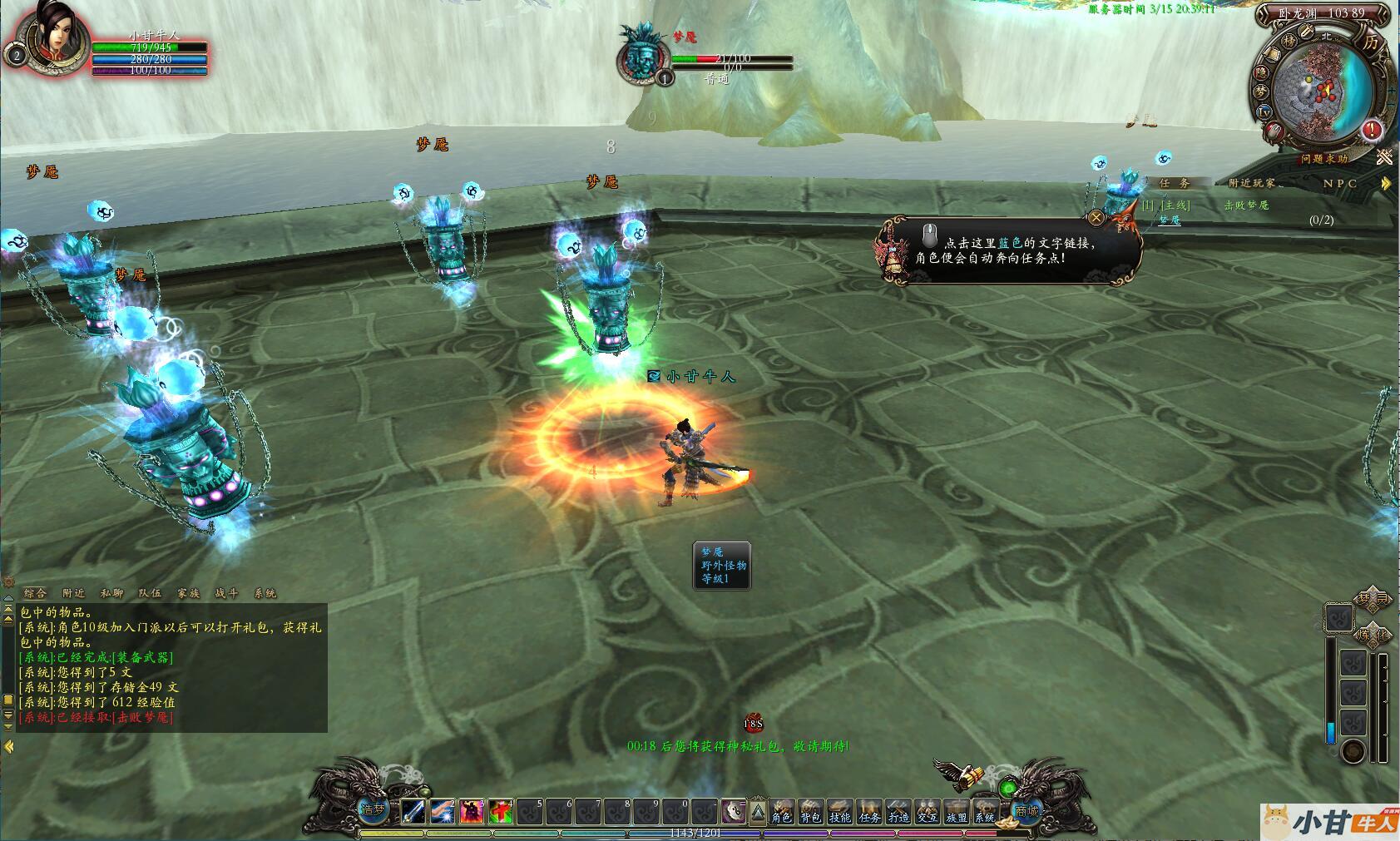The image size is (1400, 841).
Task: Click the blue 梦魇 quest link
Action: (1170, 220)
